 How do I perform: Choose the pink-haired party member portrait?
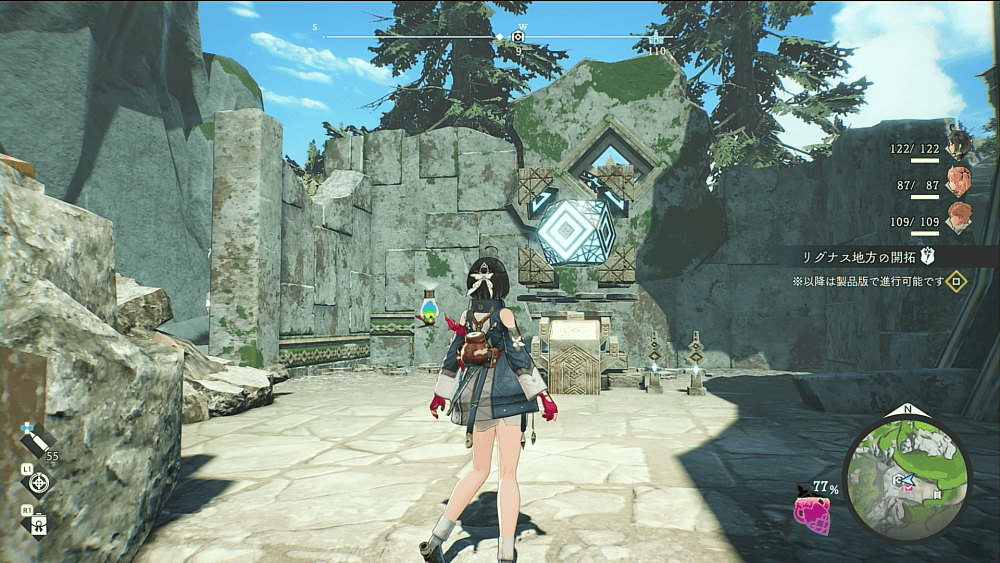pyautogui.click(x=960, y=182)
